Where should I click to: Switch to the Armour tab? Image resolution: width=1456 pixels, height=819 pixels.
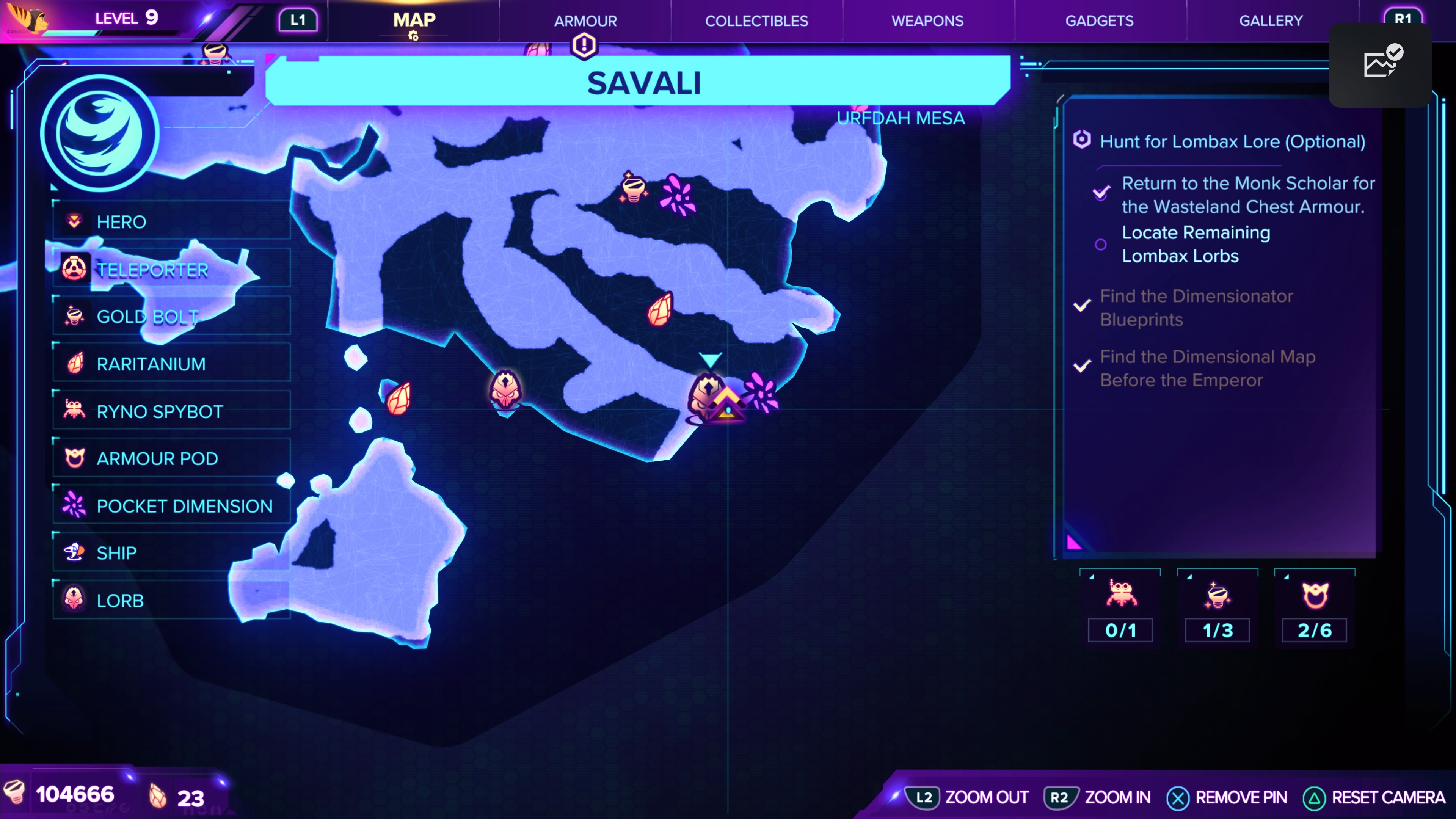(585, 21)
